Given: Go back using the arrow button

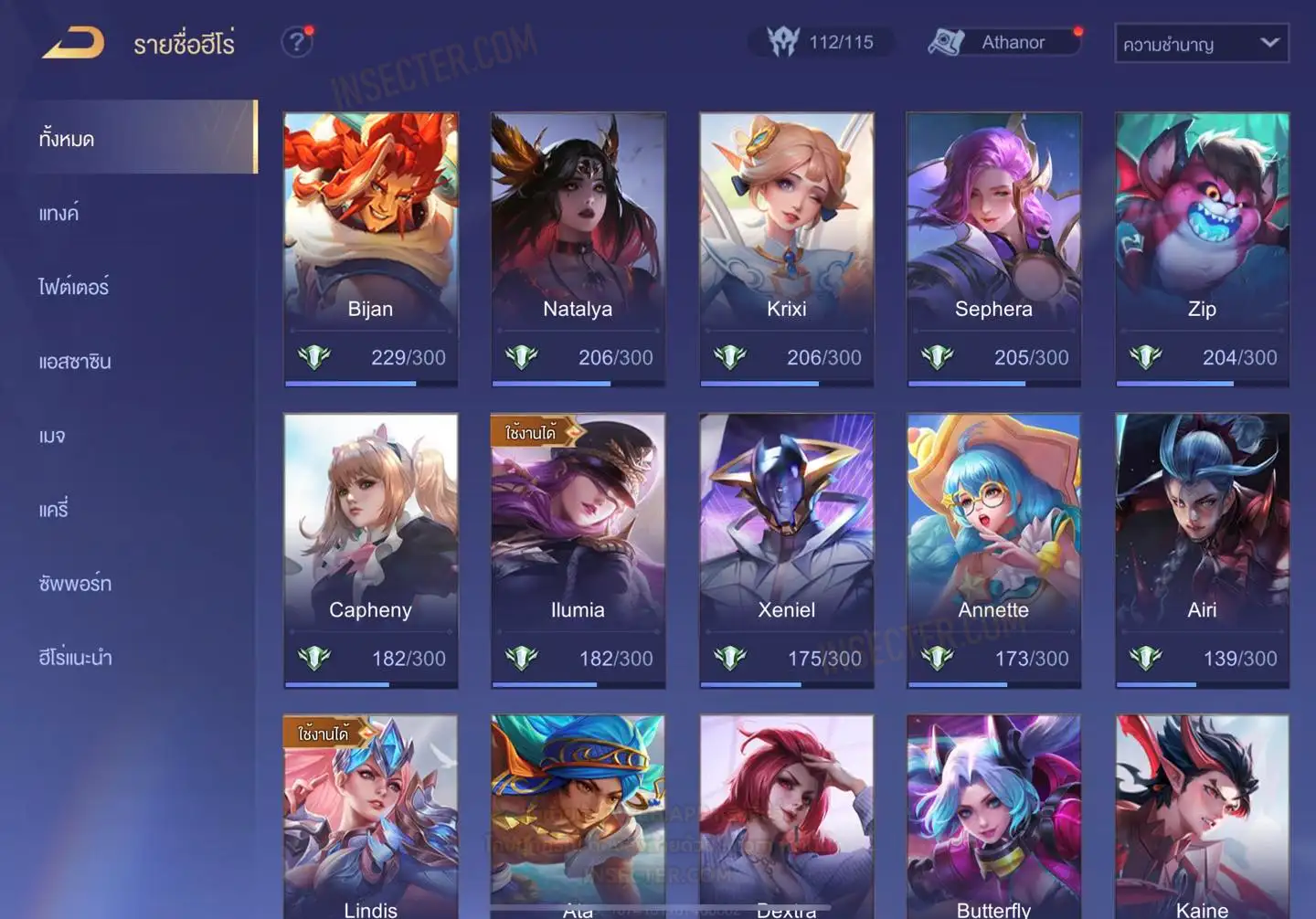Looking at the screenshot, I should [73, 43].
